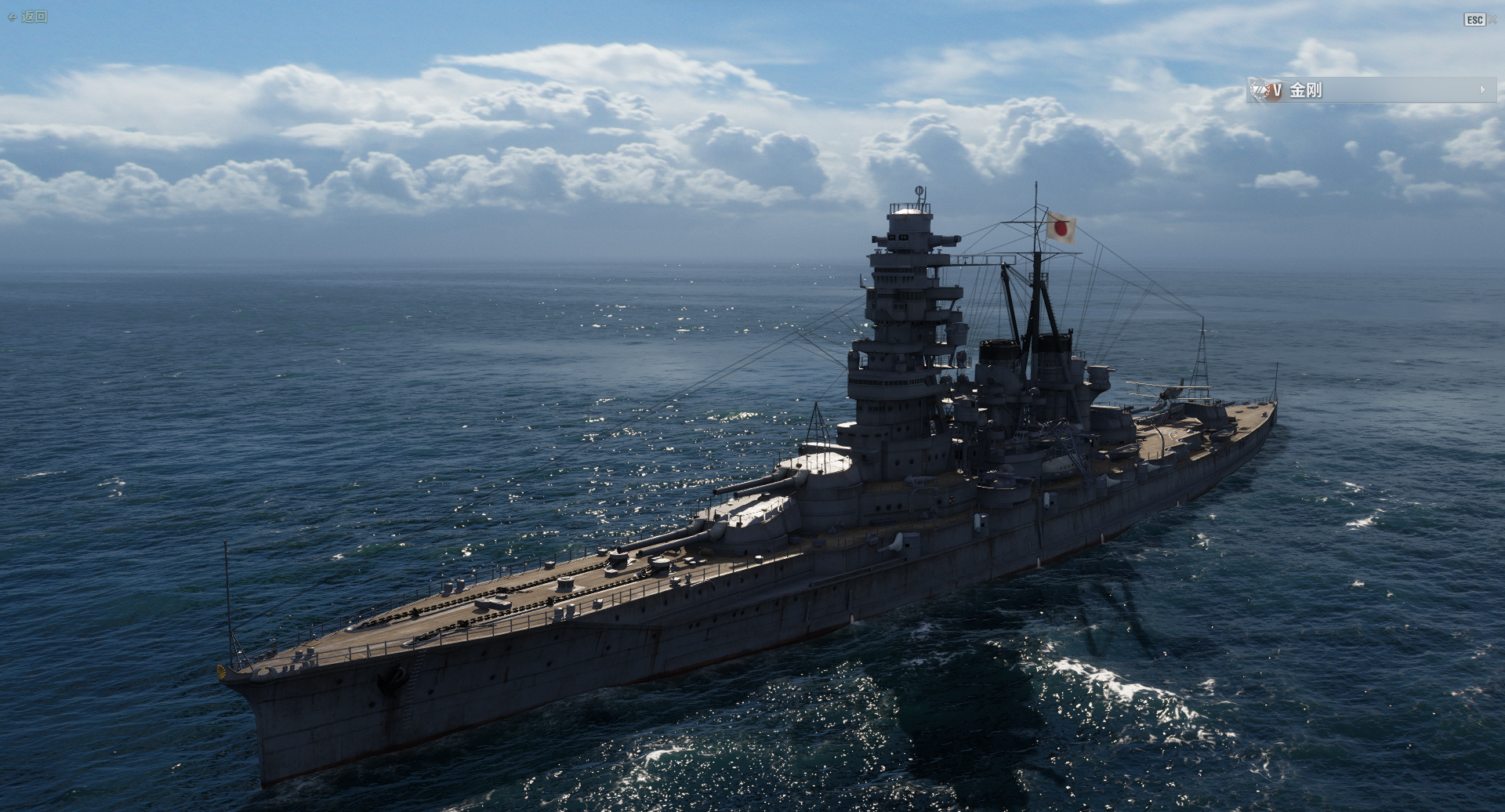Expand the V 金刚 ship panel
The width and height of the screenshot is (1505, 812).
click(x=1482, y=90)
